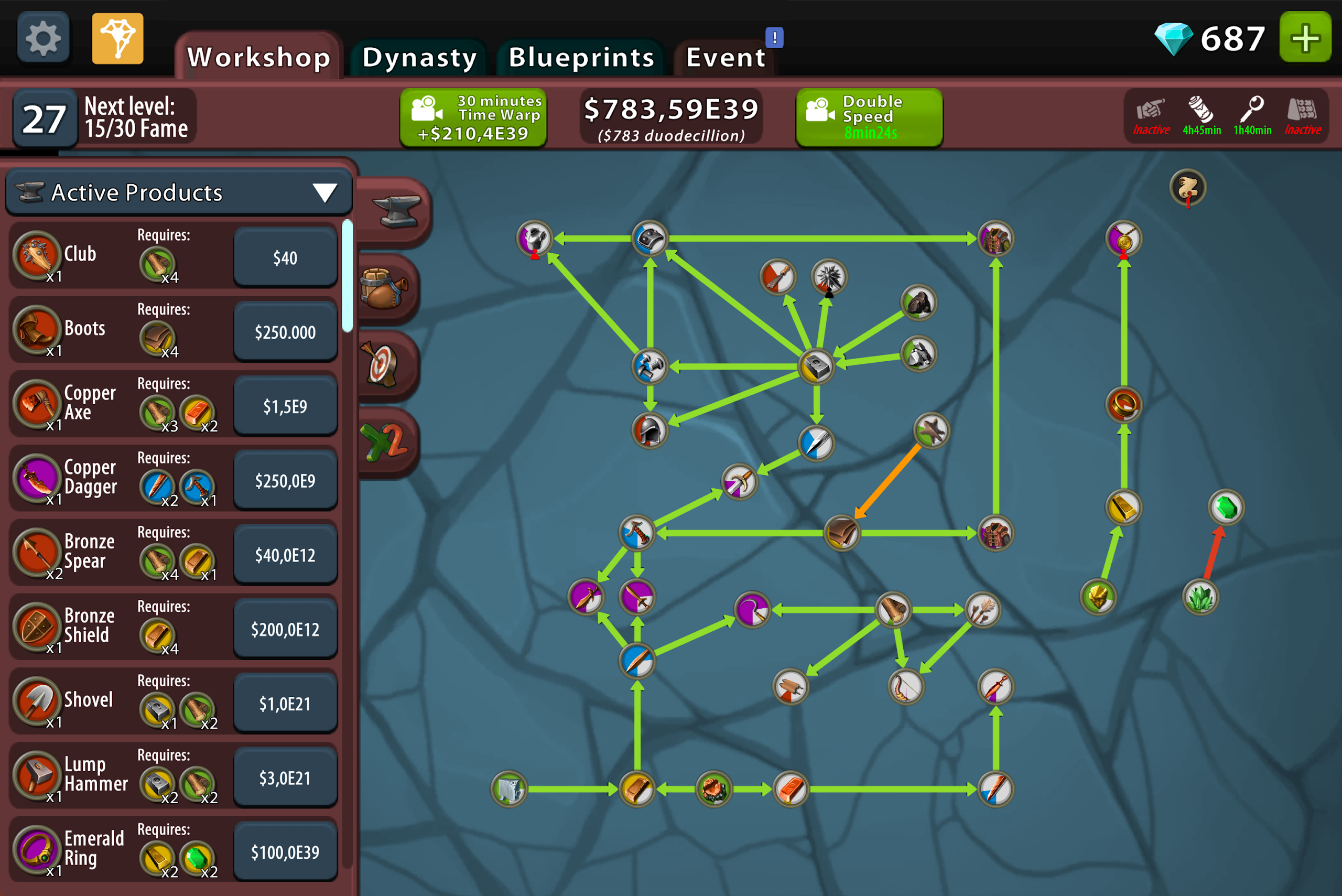Select the green emerald node in tree
The width and height of the screenshot is (1342, 896).
pyautogui.click(x=1226, y=507)
